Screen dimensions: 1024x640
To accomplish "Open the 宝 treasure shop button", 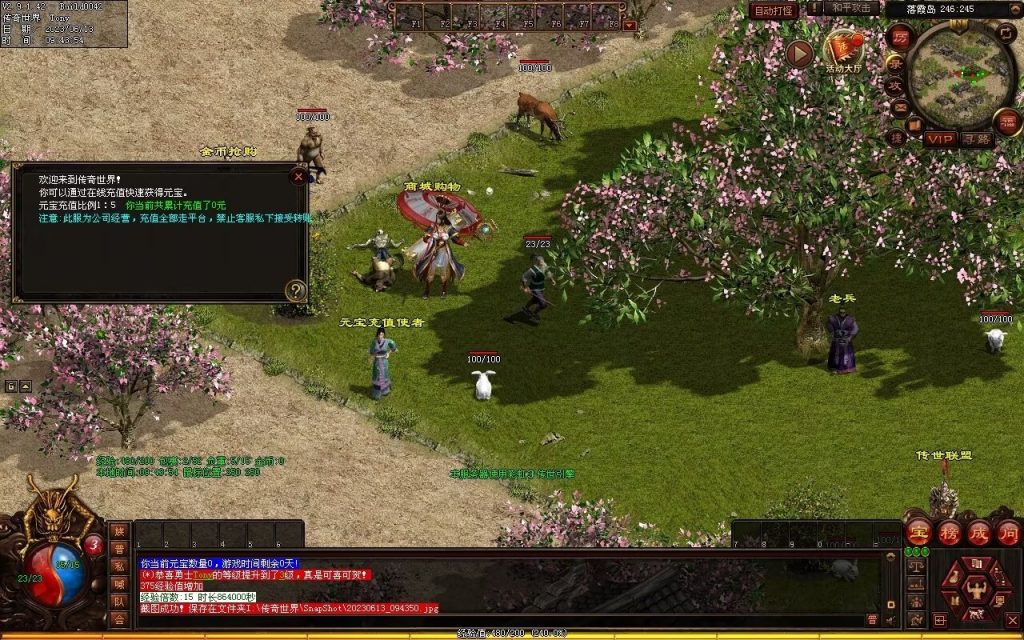I will (x=919, y=531).
